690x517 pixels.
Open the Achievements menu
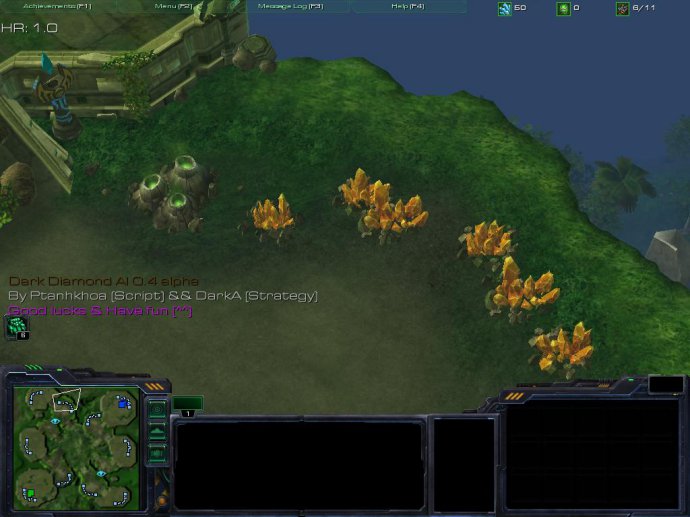tap(57, 6)
